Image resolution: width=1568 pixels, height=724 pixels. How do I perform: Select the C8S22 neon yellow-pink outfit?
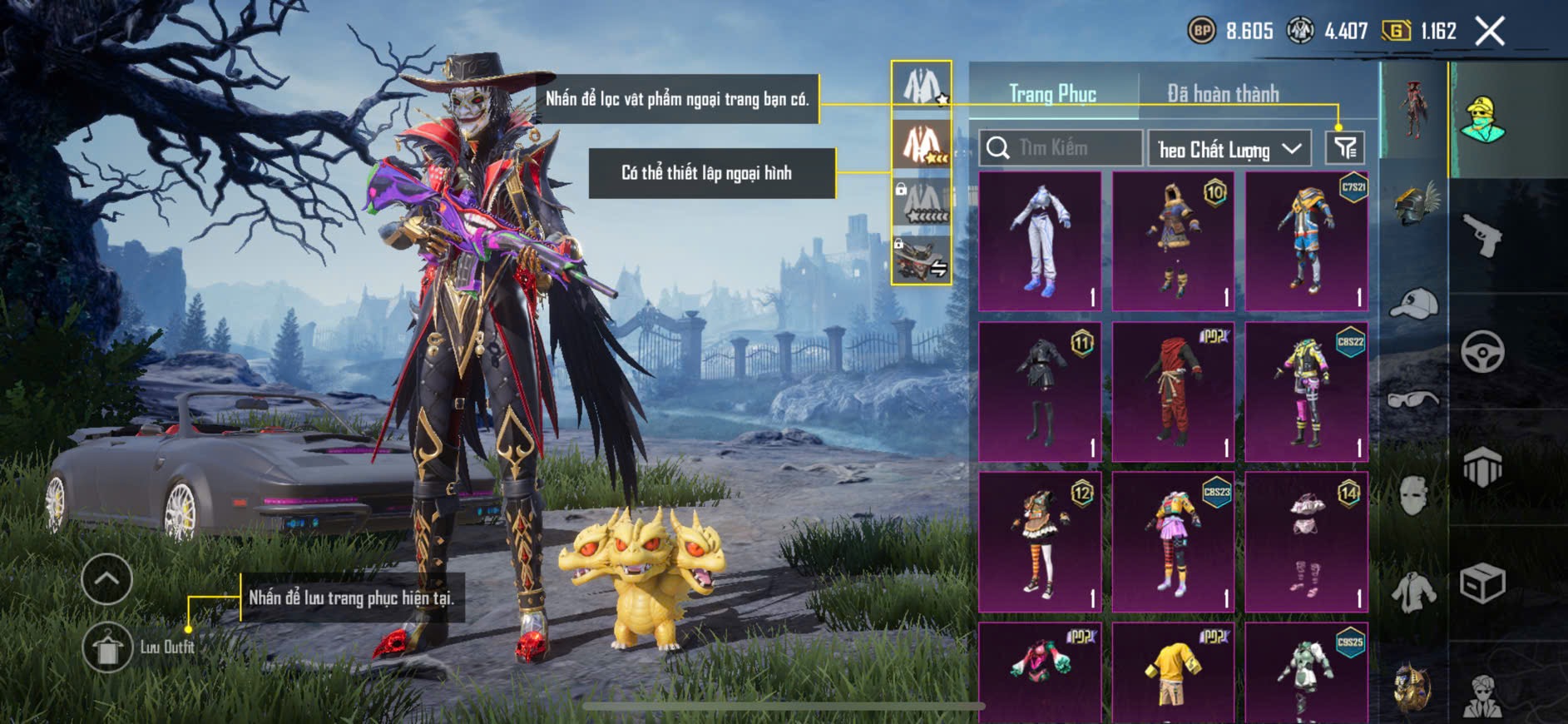coord(1306,391)
